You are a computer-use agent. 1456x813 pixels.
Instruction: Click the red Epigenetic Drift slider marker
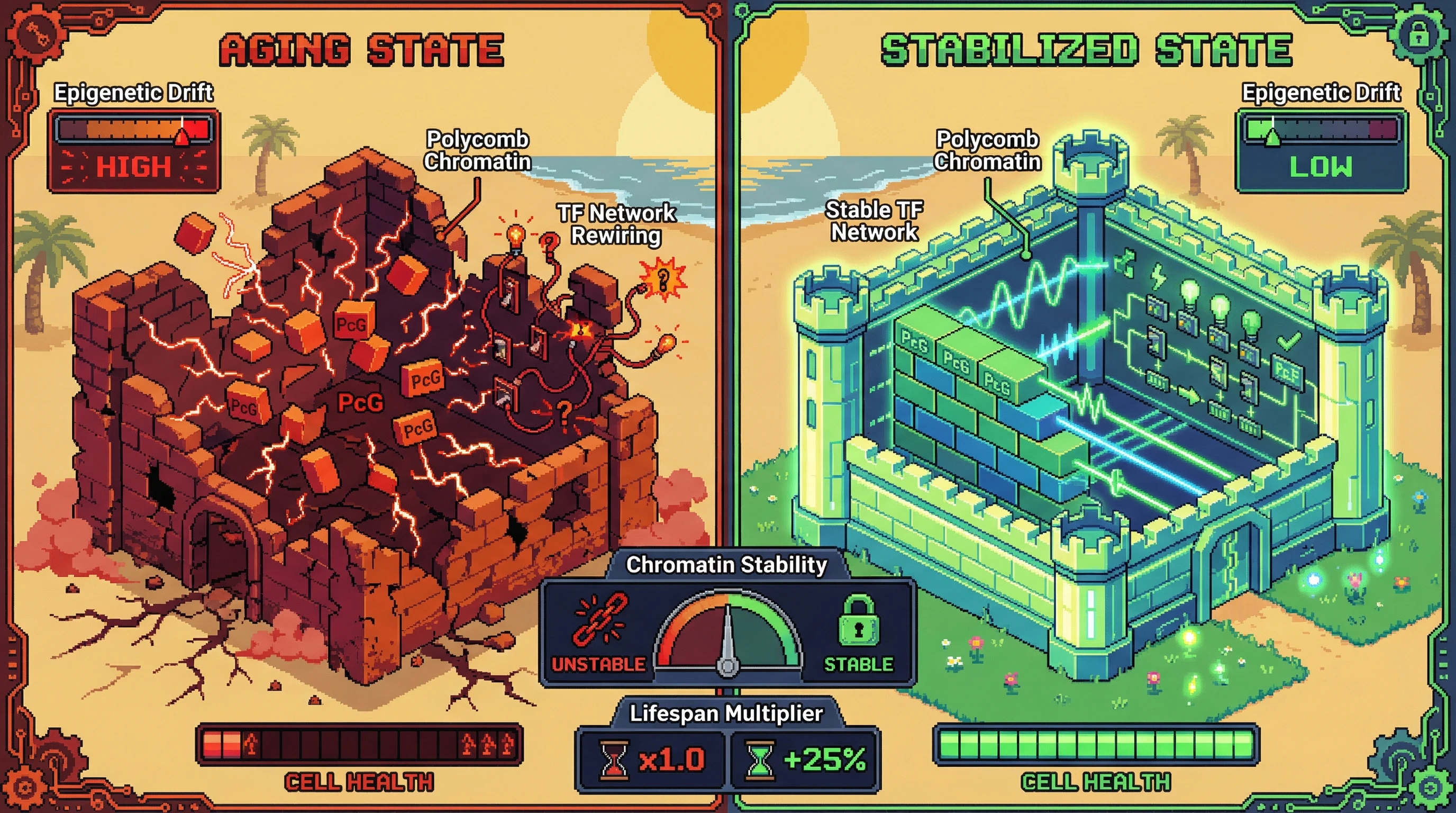click(182, 136)
